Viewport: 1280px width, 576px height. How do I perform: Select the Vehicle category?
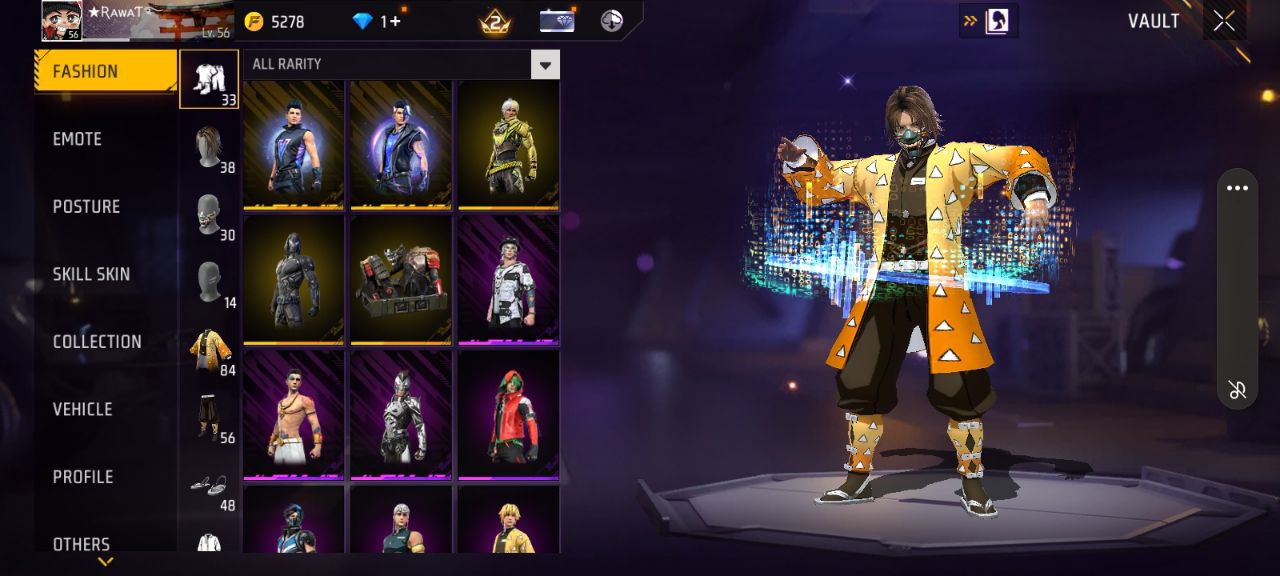tap(82, 409)
